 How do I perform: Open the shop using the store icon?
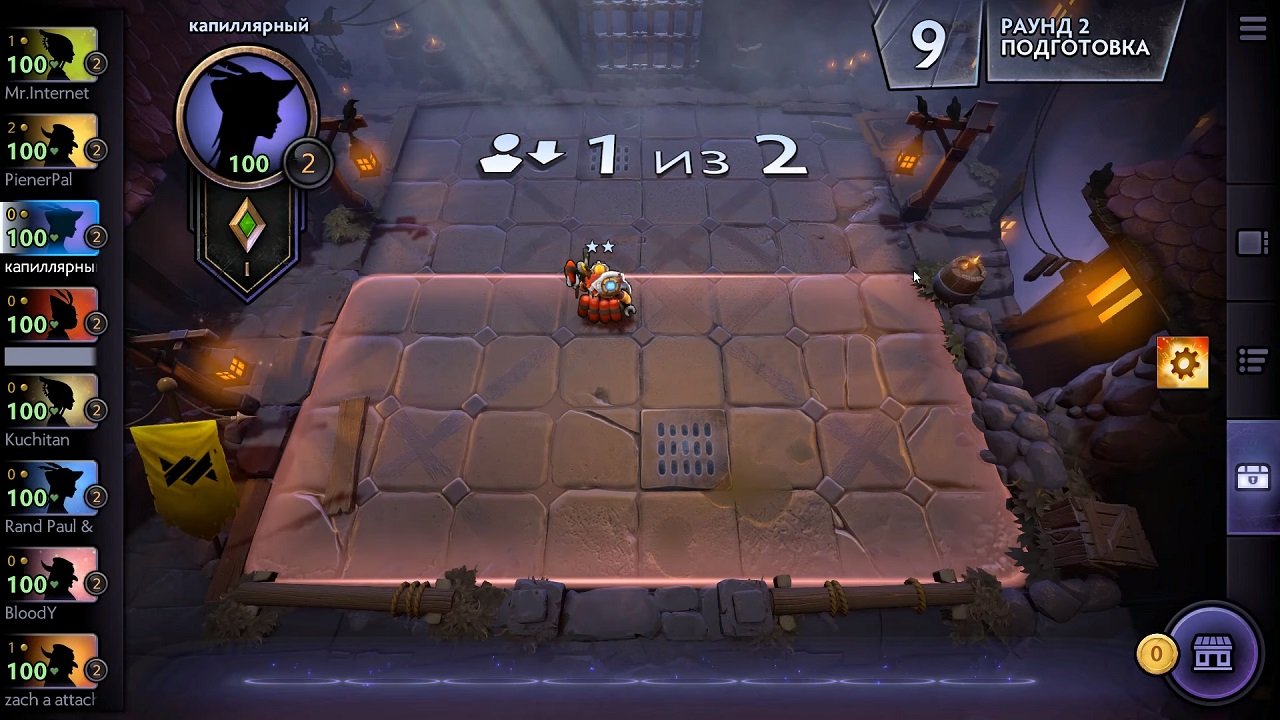1215,655
